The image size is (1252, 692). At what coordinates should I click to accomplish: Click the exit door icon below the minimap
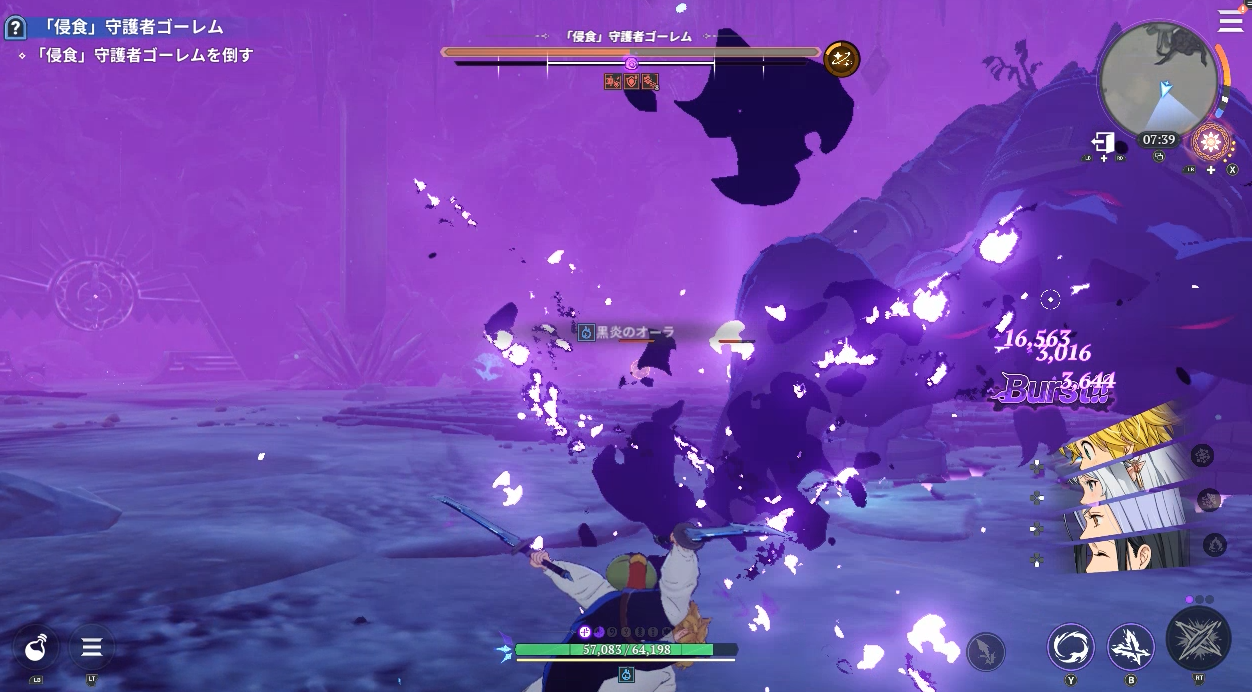click(x=1103, y=142)
